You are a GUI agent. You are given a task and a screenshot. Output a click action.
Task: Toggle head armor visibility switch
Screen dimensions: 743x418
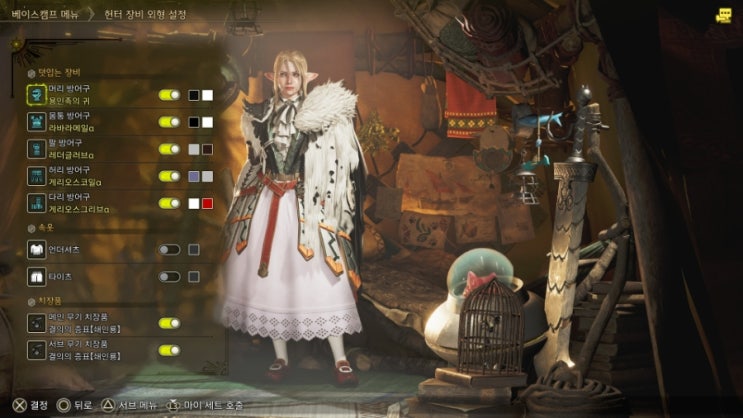point(169,95)
